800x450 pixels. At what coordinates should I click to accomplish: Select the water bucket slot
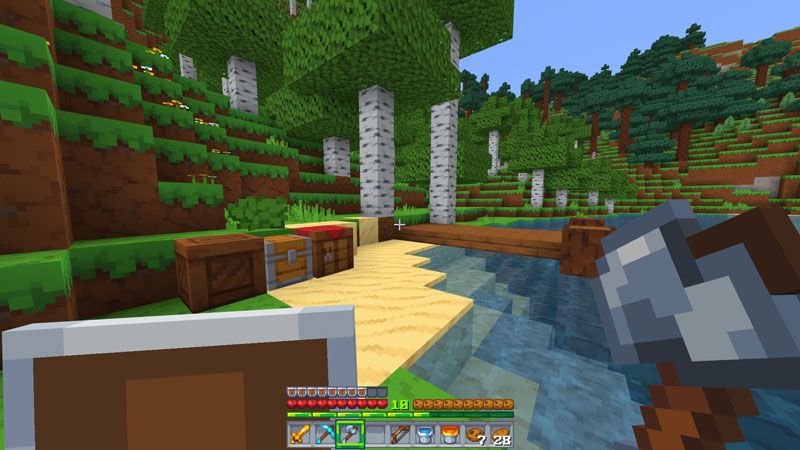pyautogui.click(x=425, y=435)
